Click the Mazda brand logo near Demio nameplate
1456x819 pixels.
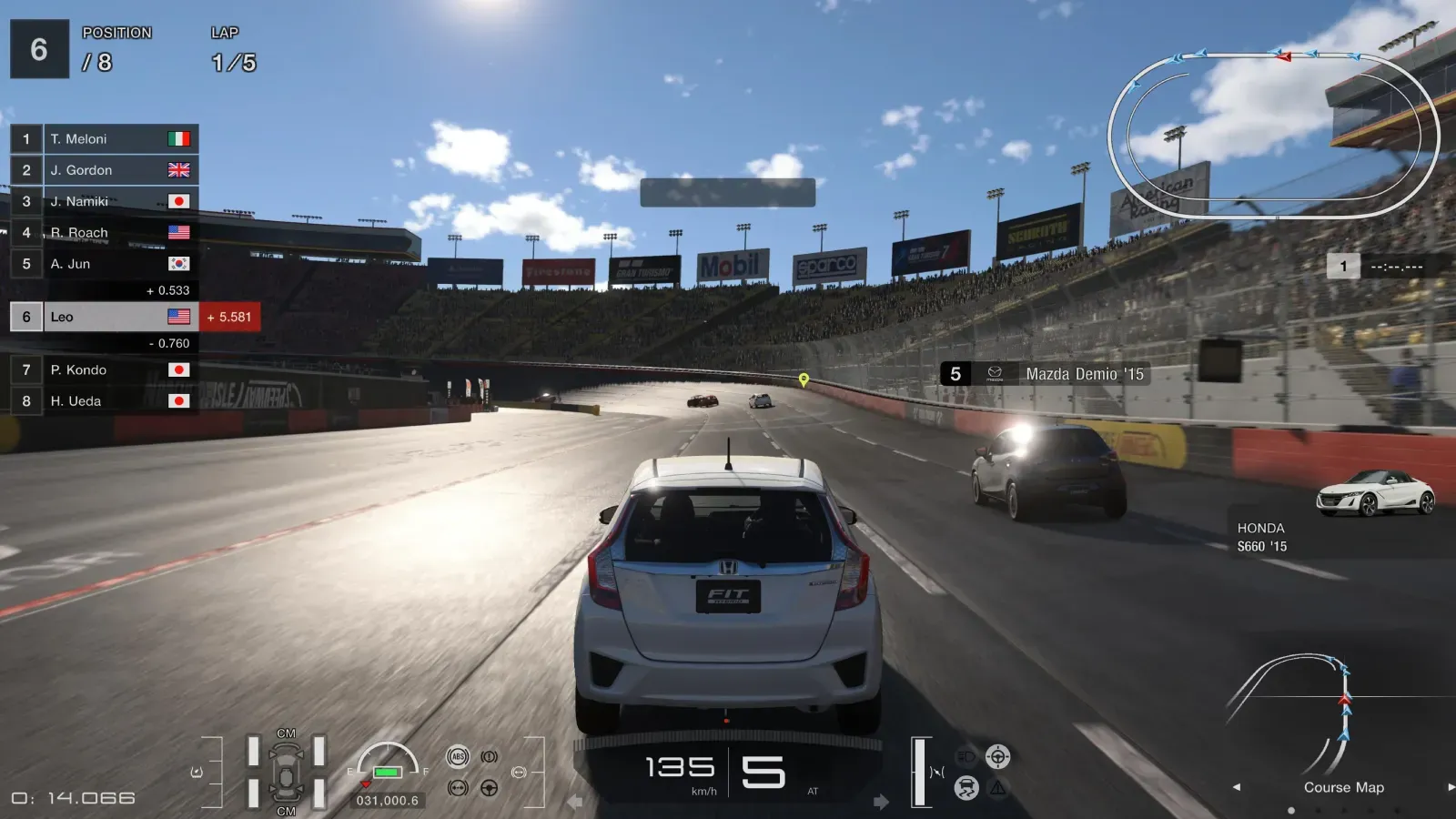tap(995, 373)
